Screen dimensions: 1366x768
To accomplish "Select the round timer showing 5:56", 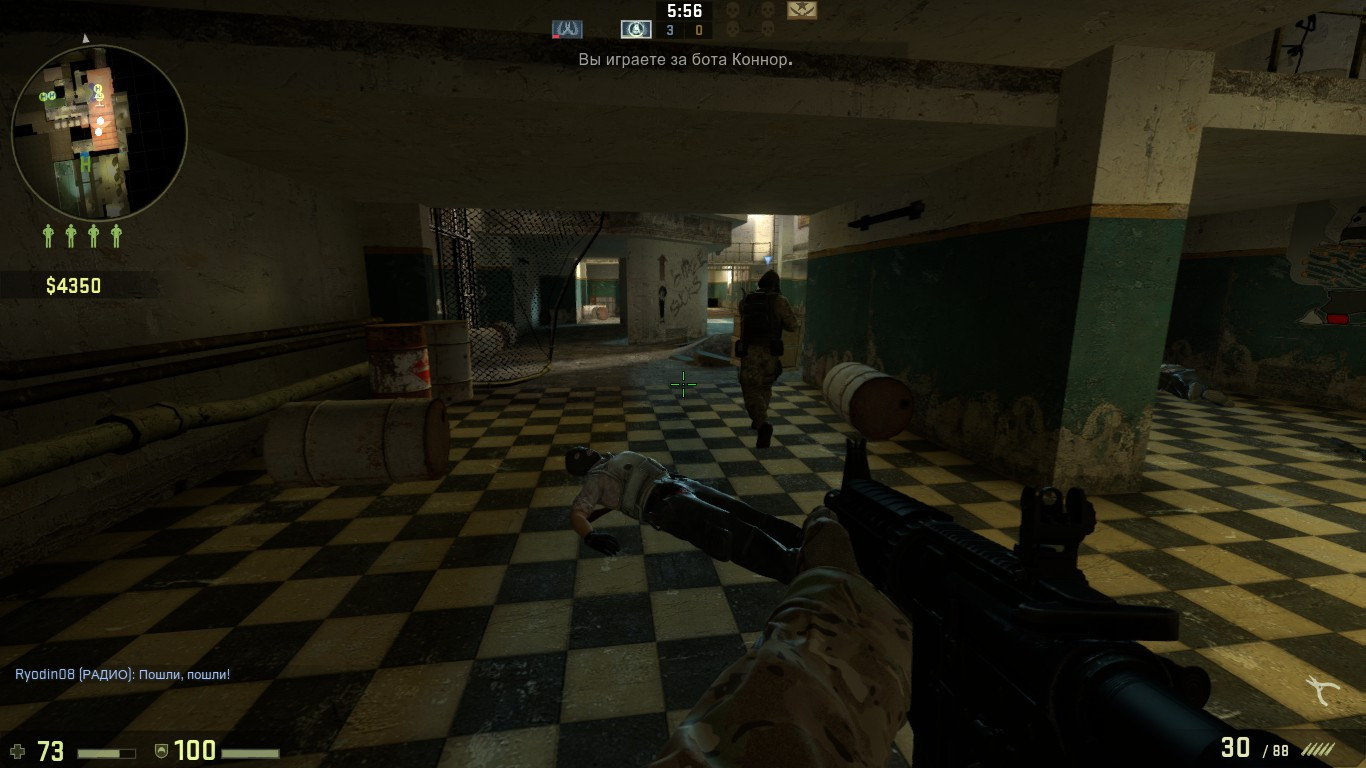I will click(684, 12).
